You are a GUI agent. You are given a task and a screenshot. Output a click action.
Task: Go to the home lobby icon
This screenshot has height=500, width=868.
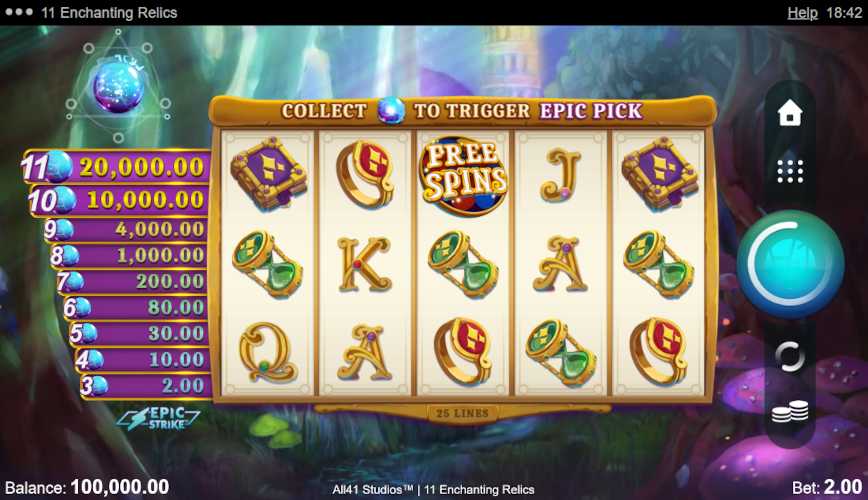click(790, 113)
